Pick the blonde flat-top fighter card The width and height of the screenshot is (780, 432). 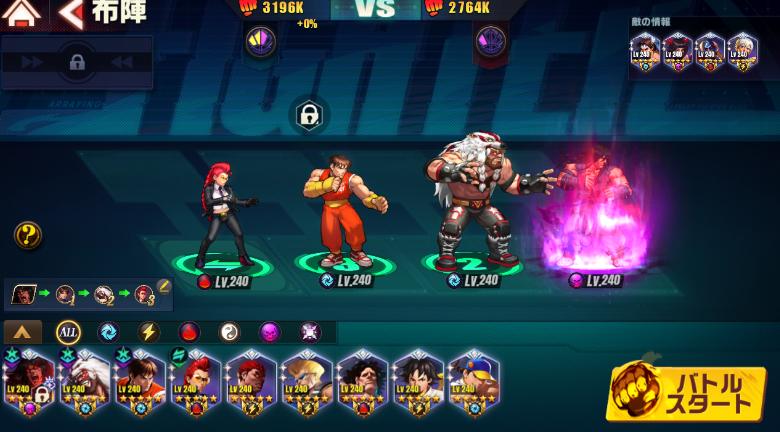(x=306, y=382)
